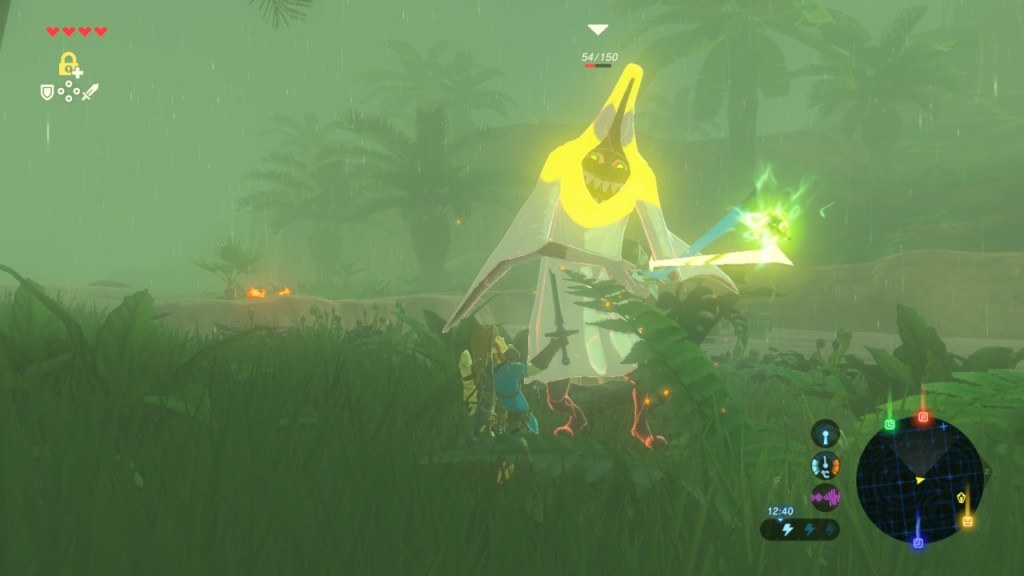The width and height of the screenshot is (1024, 576).
Task: Click the thunderstorm weather forecast panel
Action: point(800,529)
